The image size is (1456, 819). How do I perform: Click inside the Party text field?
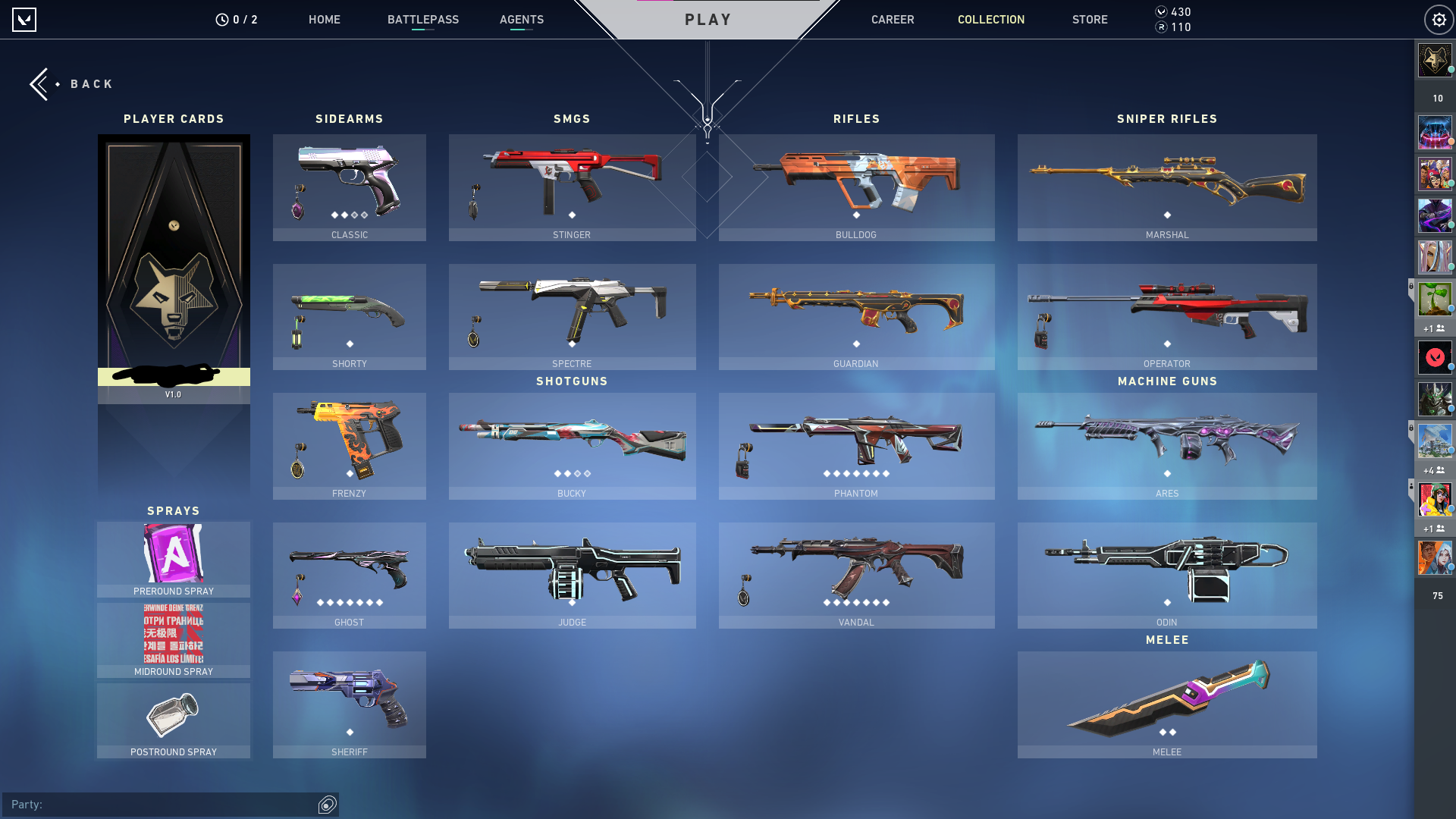(152, 805)
